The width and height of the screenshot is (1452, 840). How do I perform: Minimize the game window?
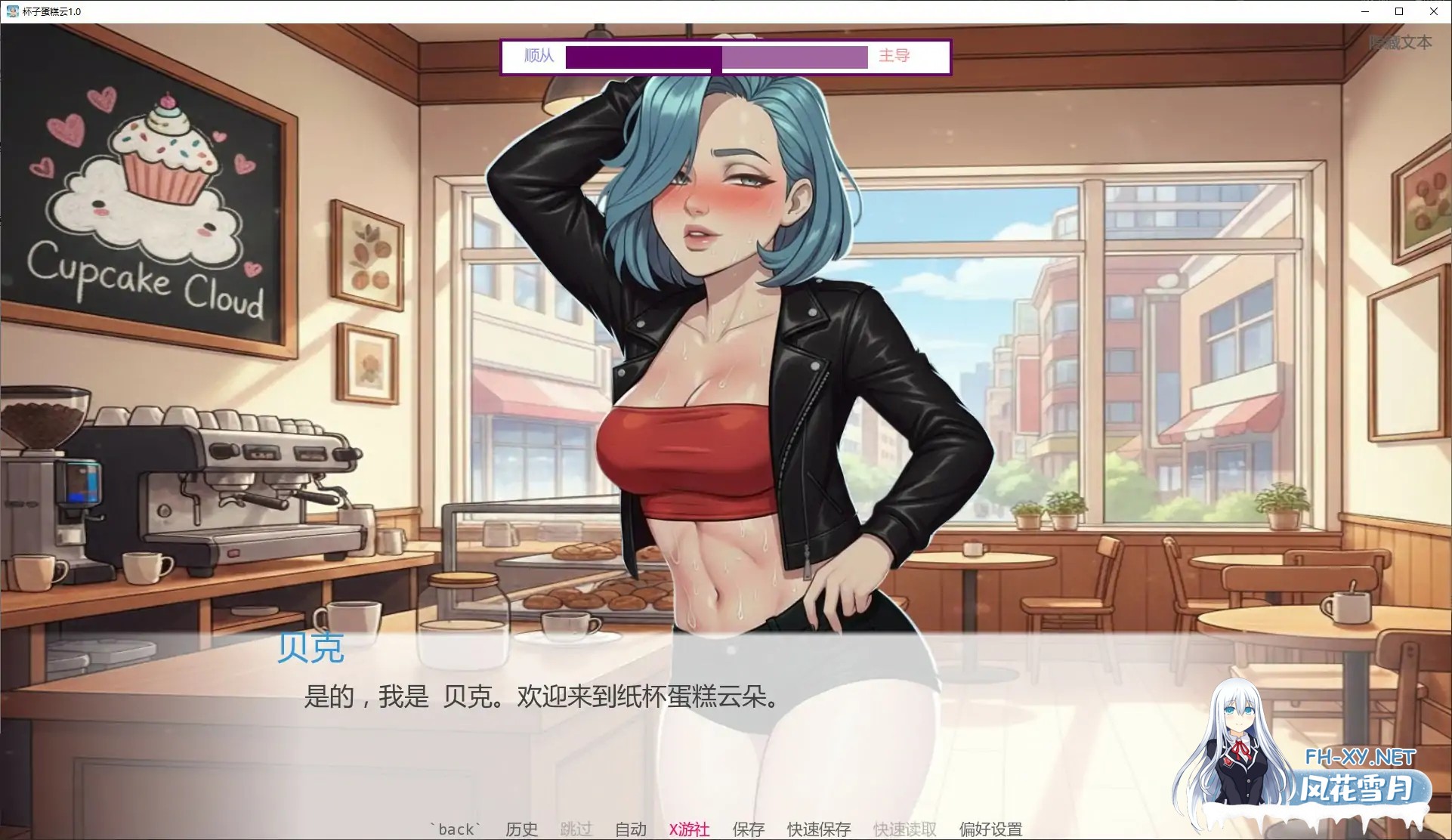tap(1364, 11)
